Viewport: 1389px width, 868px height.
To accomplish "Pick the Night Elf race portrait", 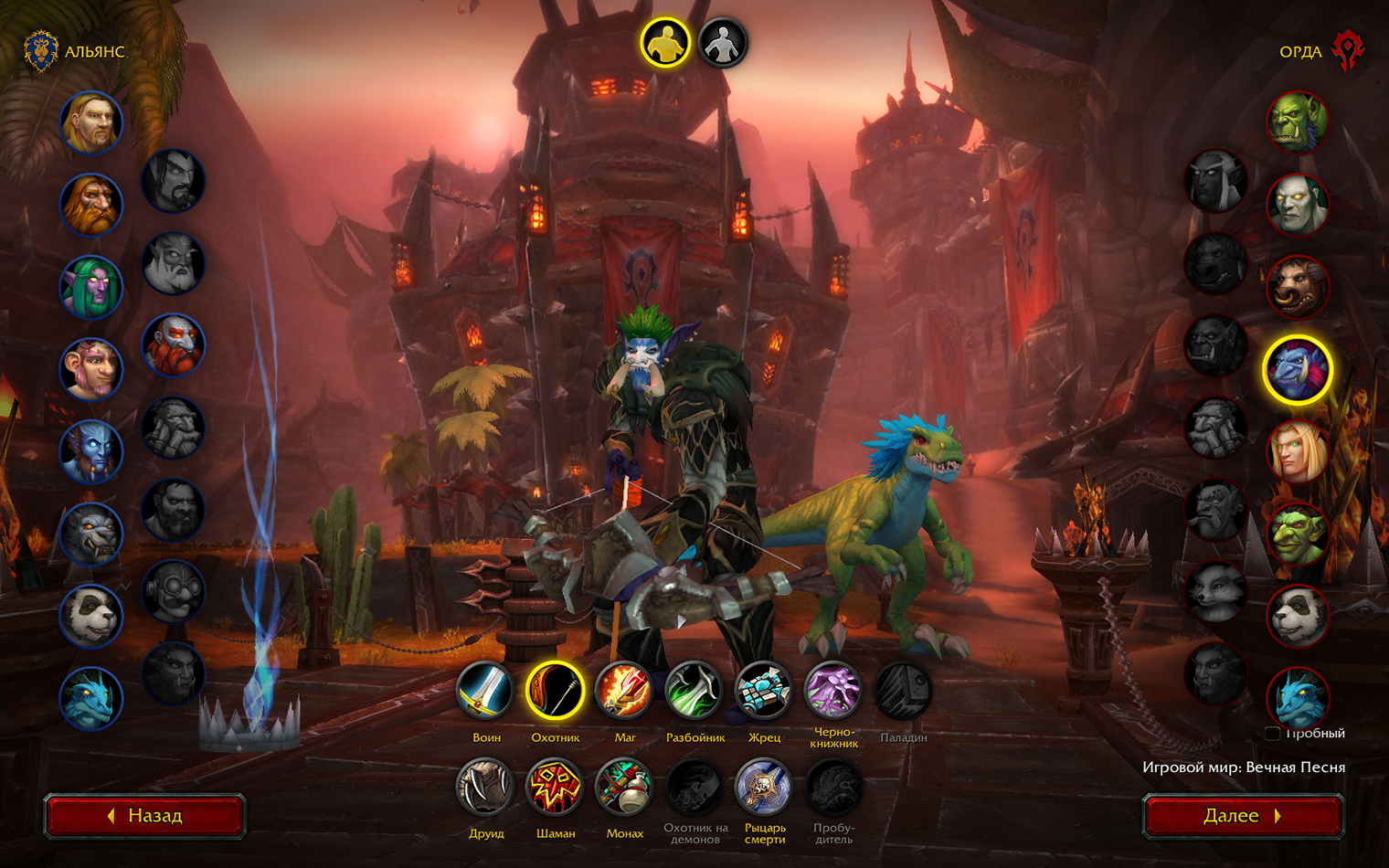I will (91, 287).
